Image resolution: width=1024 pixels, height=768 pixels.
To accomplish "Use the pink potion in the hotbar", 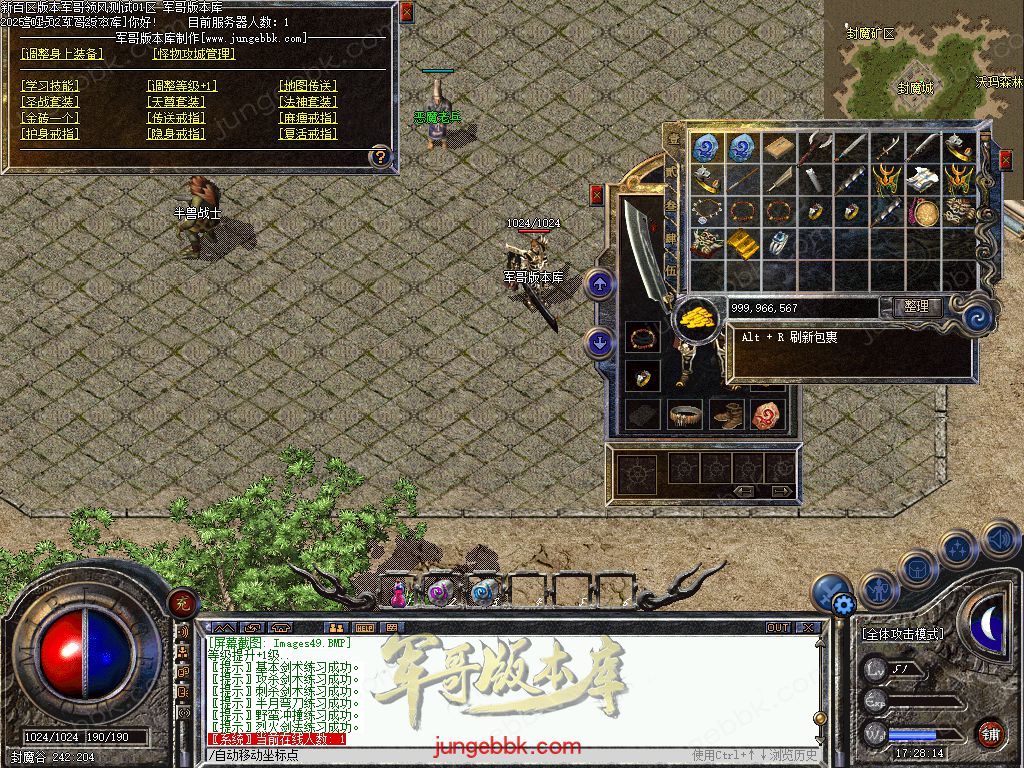I will [x=400, y=593].
